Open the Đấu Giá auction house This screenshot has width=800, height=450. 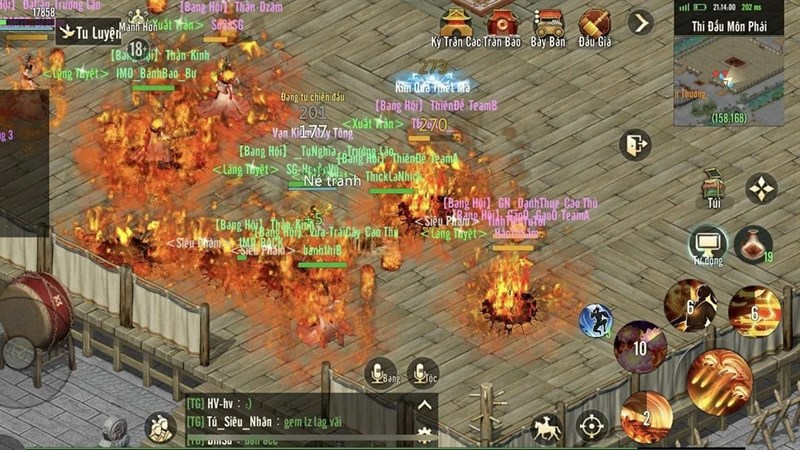coord(594,24)
